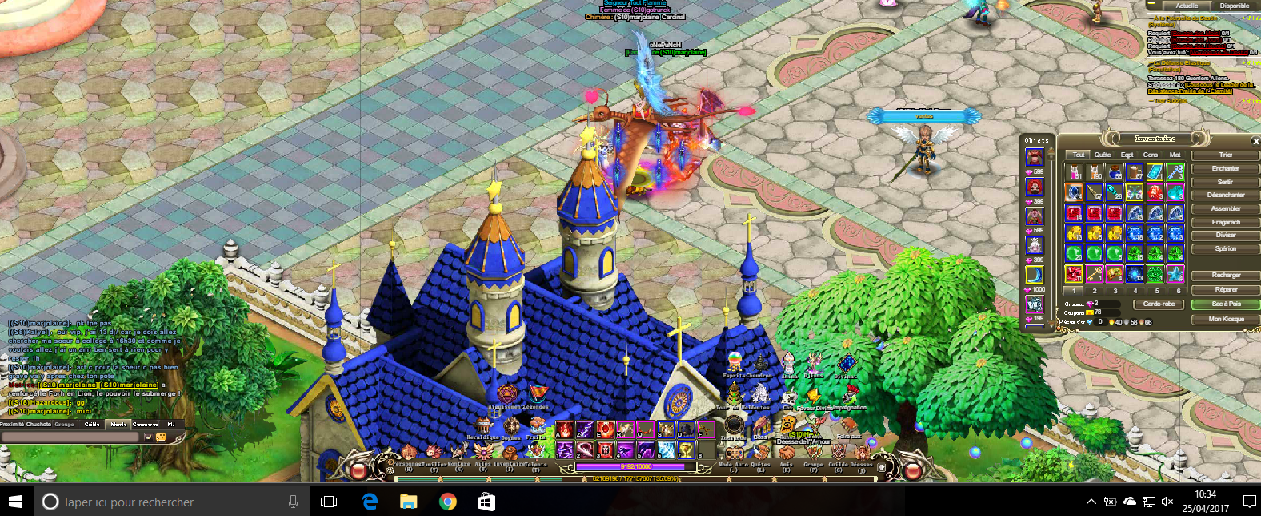Open the Enchanter function
The width and height of the screenshot is (1261, 516).
pos(1226,169)
